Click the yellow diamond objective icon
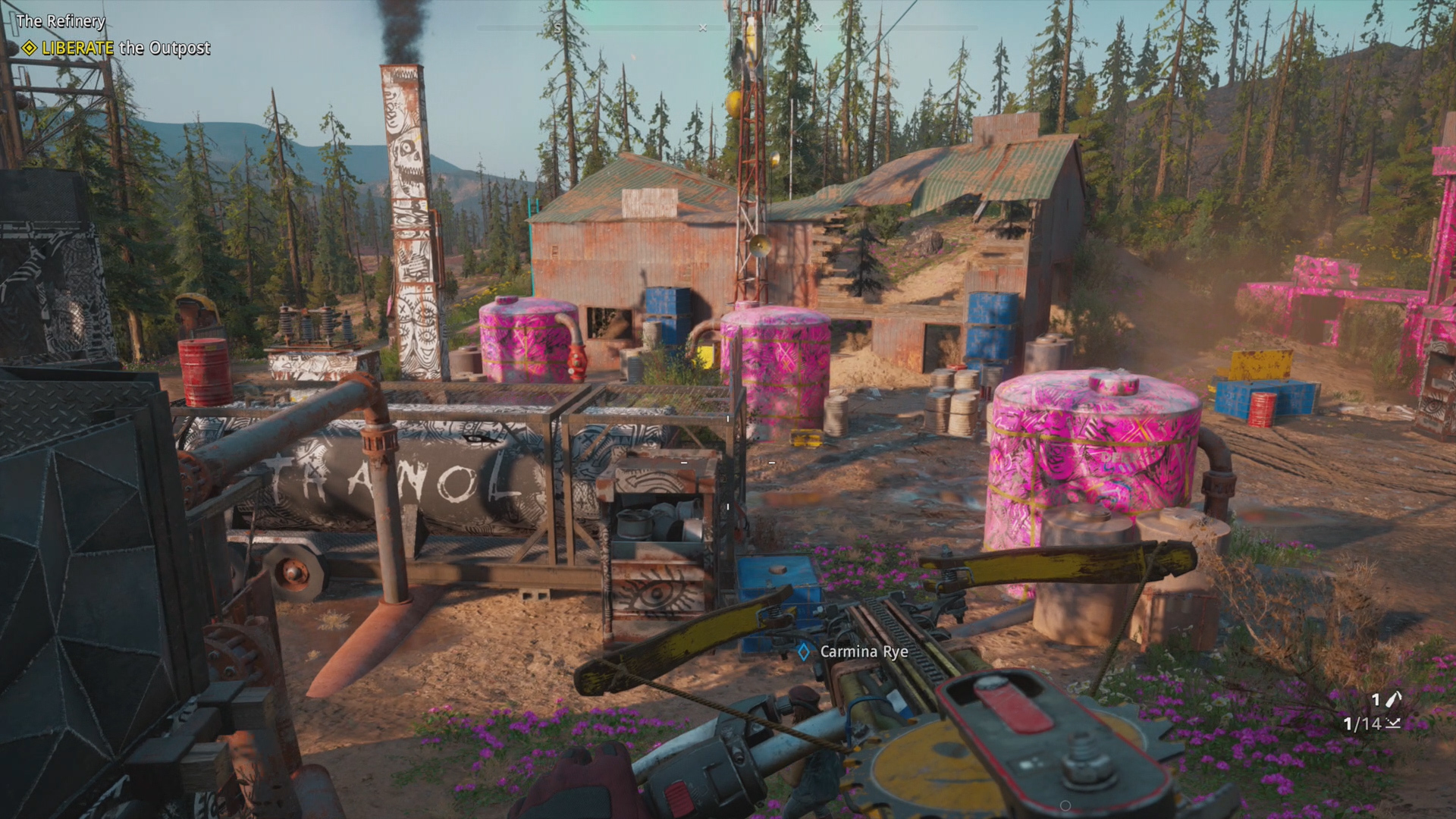This screenshot has height=819, width=1456. pos(29,49)
